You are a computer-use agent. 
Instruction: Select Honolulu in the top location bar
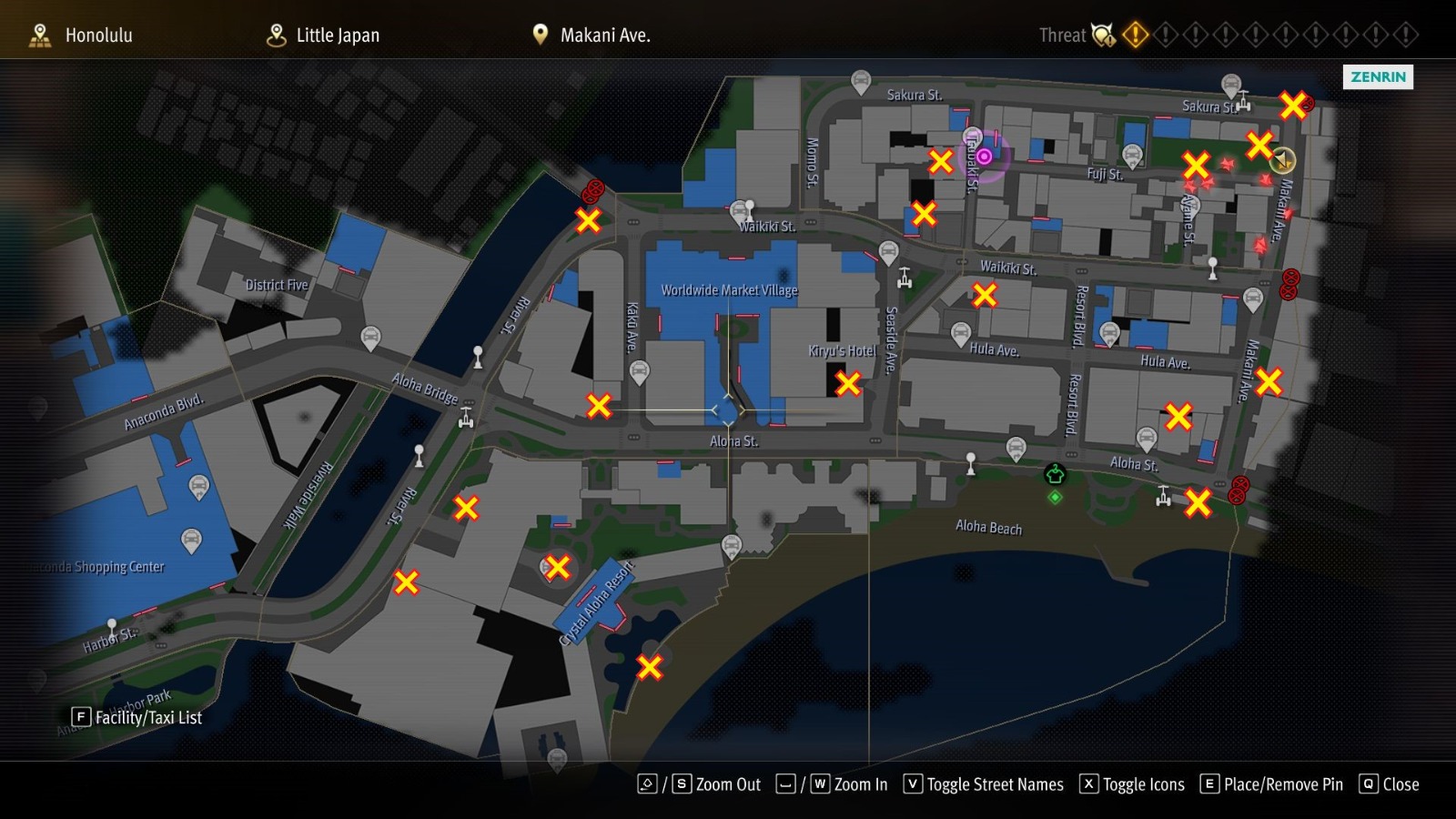(x=97, y=35)
